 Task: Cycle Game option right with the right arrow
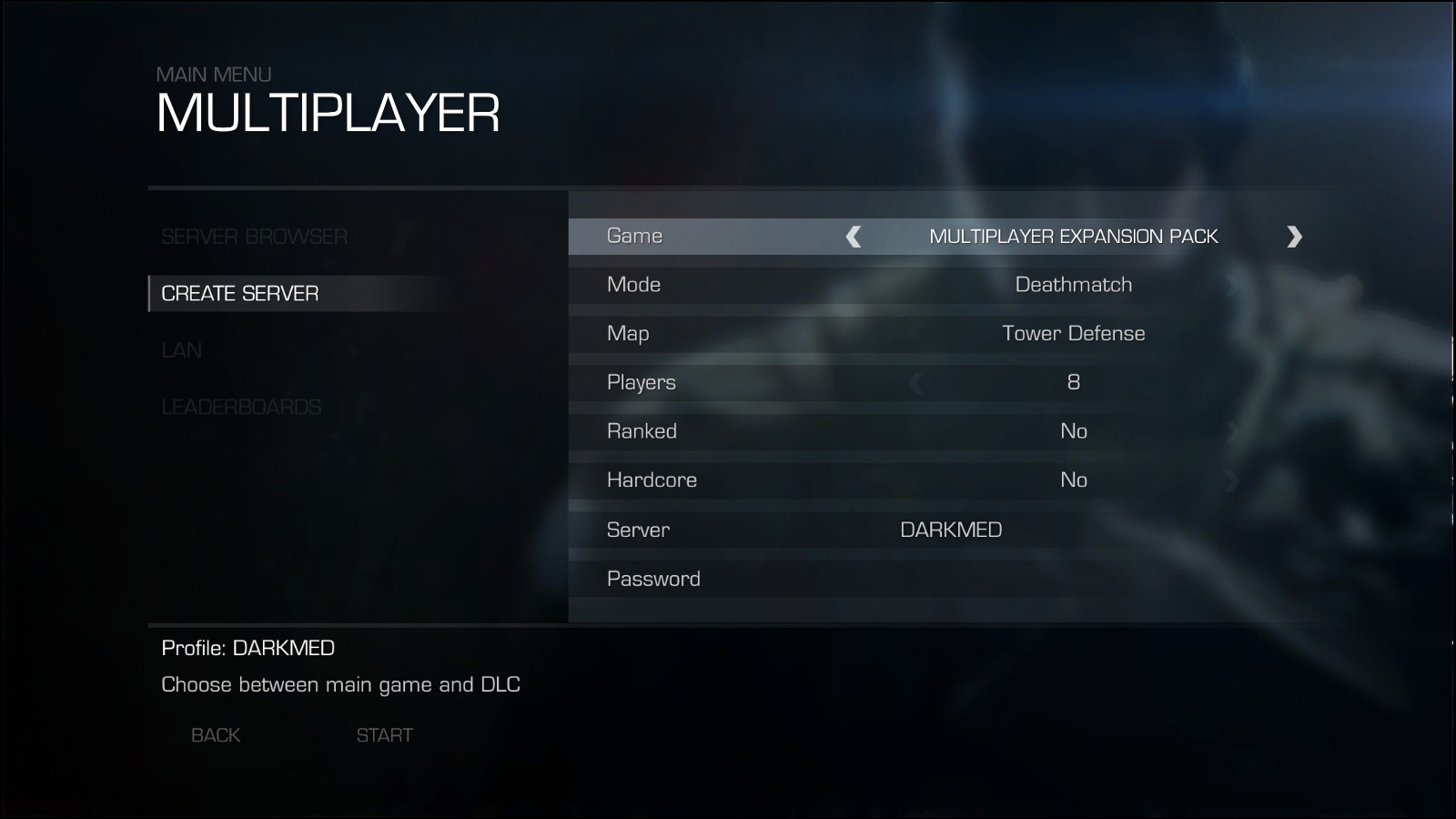(1296, 236)
